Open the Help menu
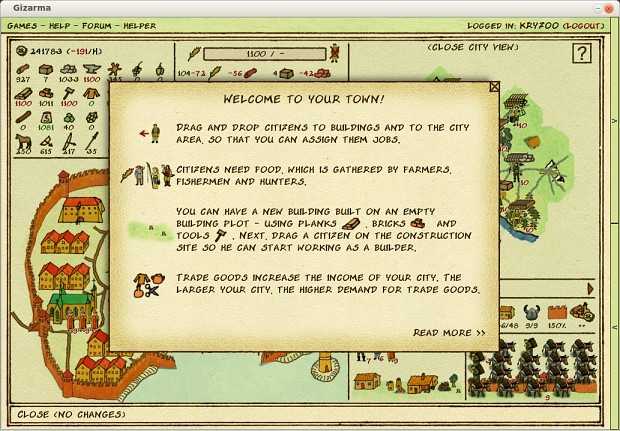The width and height of the screenshot is (620, 431). tap(62, 25)
